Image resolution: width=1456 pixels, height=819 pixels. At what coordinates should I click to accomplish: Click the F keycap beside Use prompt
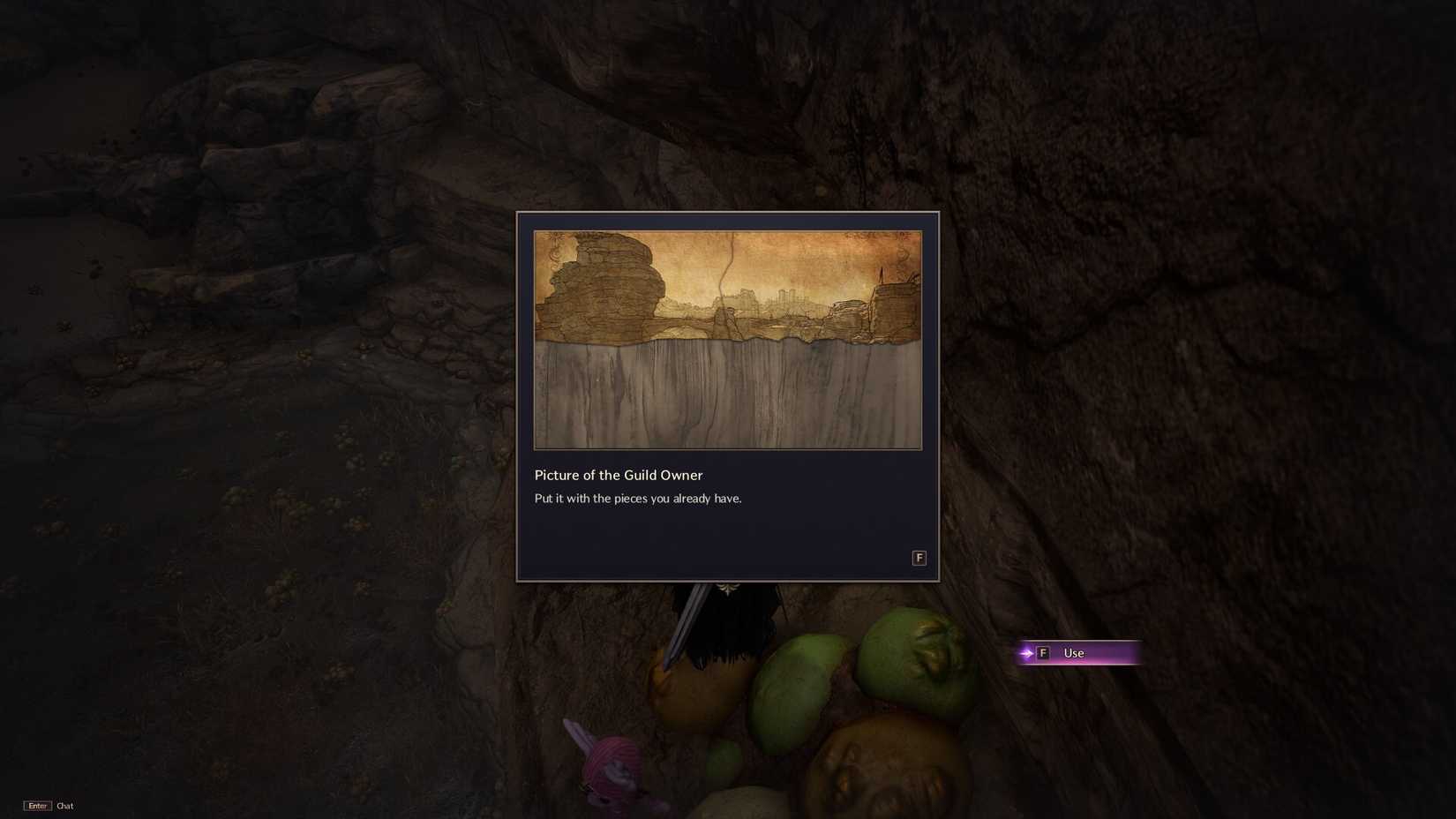coord(1044,653)
